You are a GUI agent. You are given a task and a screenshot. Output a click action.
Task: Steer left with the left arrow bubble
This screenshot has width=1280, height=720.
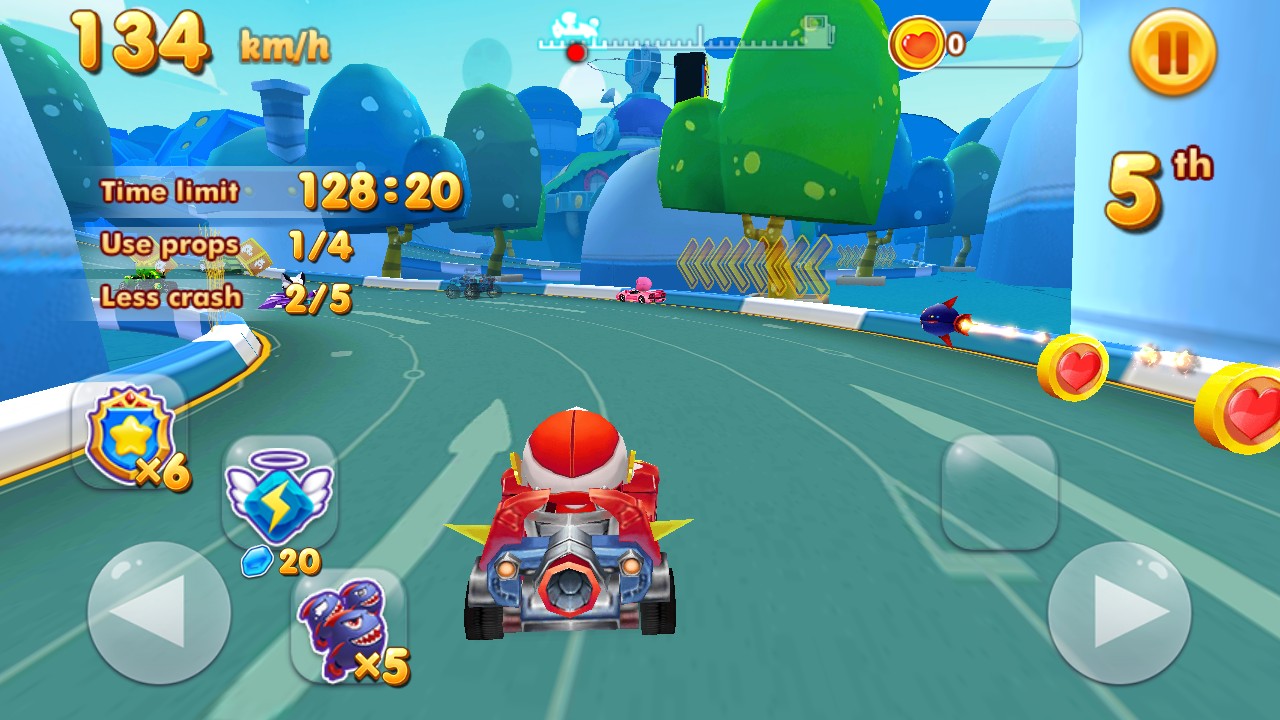[x=159, y=613]
